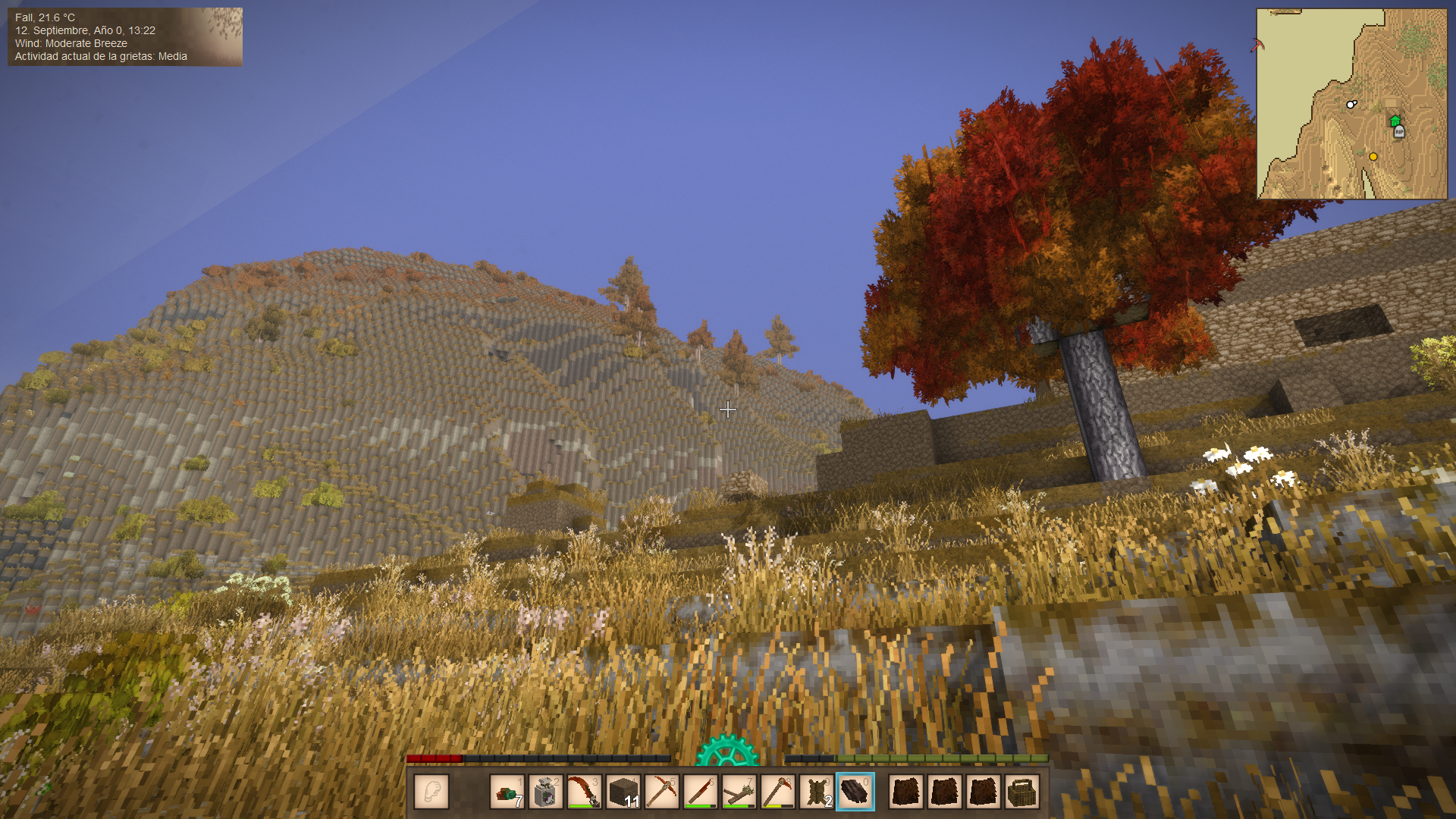Select the bundled sticks tool slot

click(739, 792)
